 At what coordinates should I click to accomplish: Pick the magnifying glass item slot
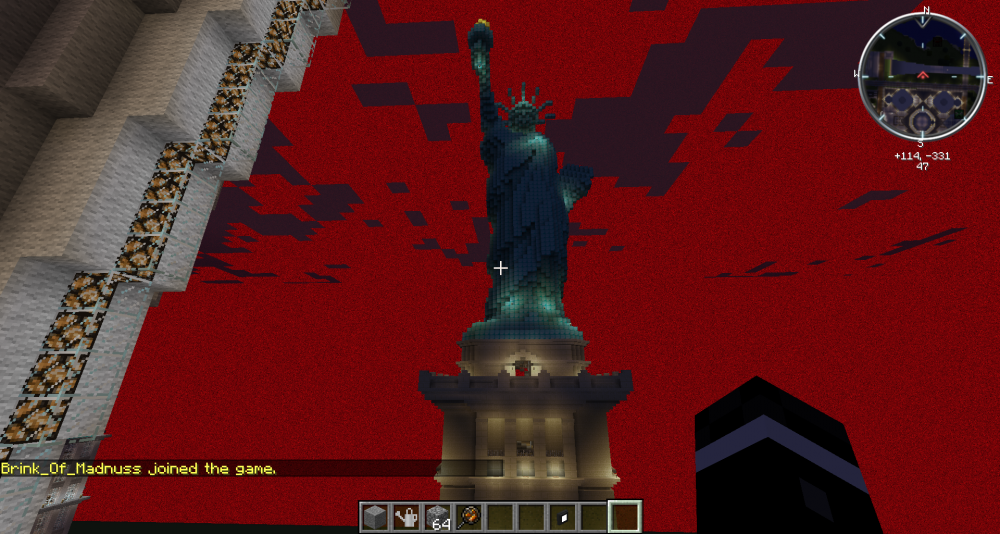(x=468, y=517)
